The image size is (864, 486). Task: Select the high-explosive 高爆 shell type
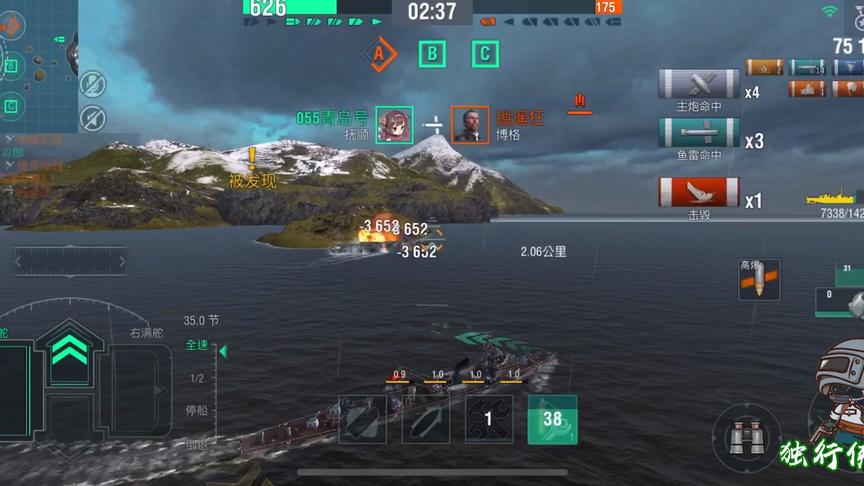758,281
